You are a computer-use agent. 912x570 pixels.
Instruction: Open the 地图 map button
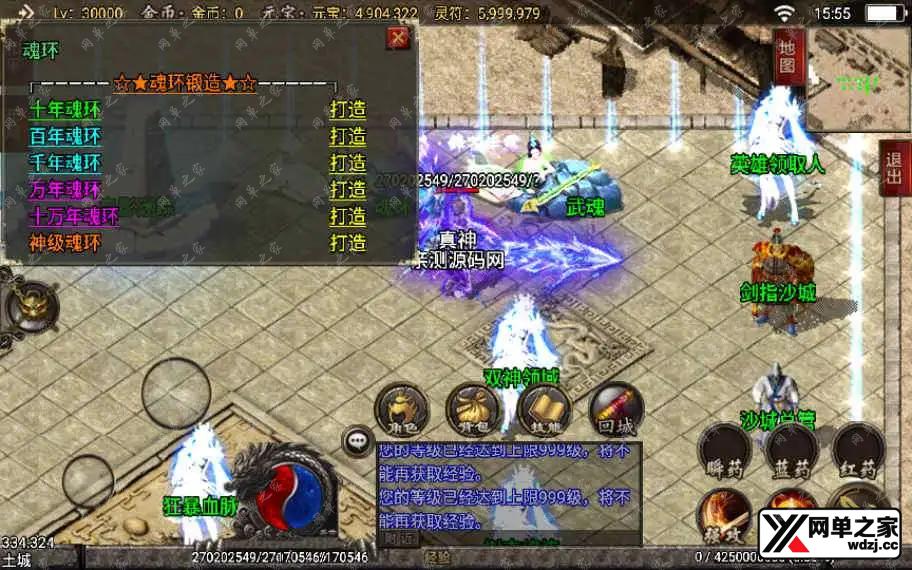tap(788, 57)
